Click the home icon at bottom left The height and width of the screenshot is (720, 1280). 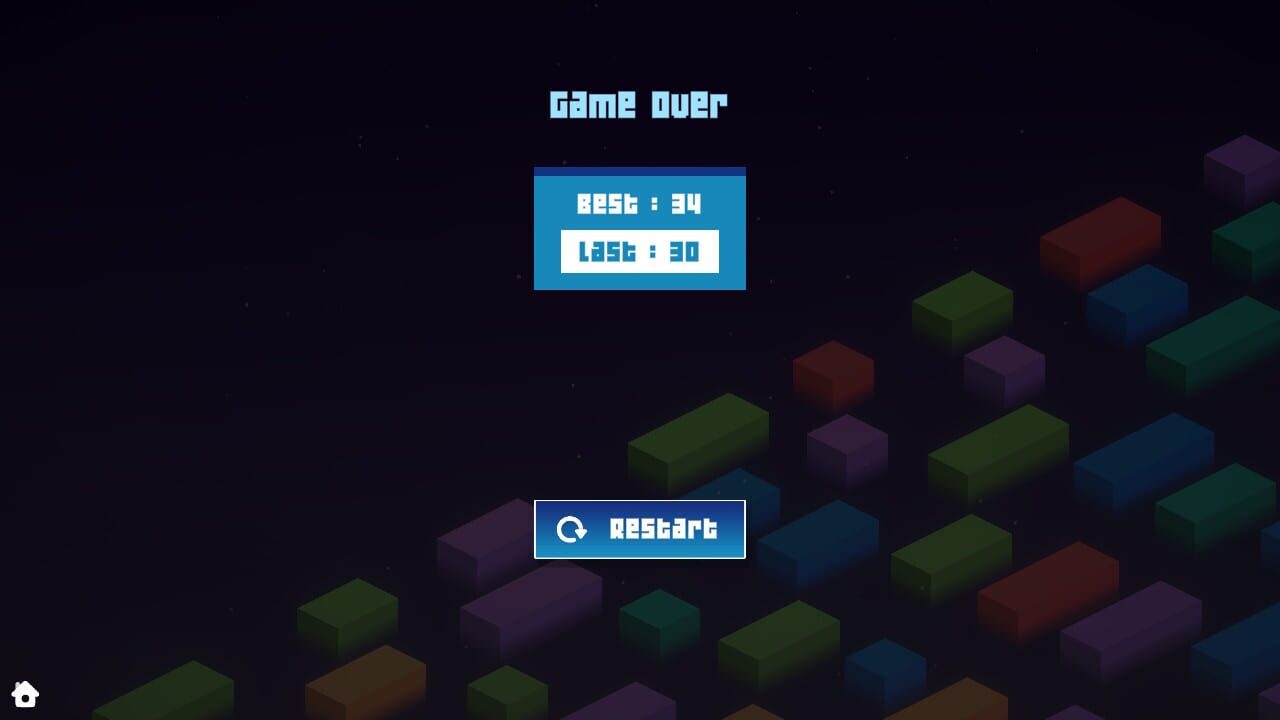pyautogui.click(x=26, y=694)
